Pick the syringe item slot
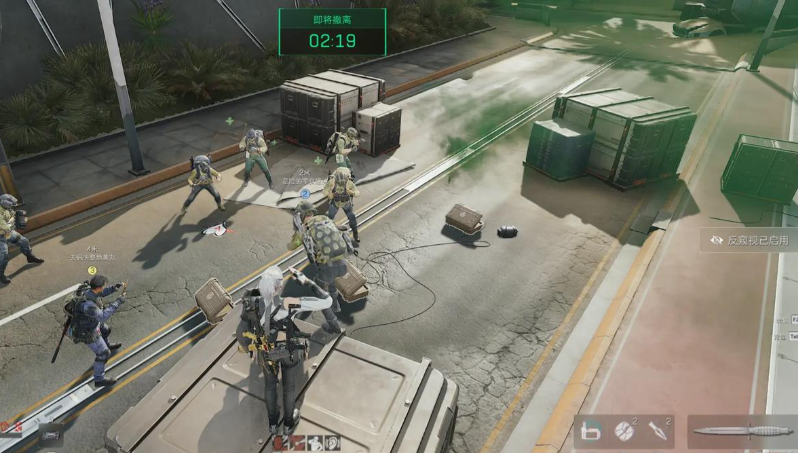Screen dimensions: 798x453 pyautogui.click(x=660, y=431)
